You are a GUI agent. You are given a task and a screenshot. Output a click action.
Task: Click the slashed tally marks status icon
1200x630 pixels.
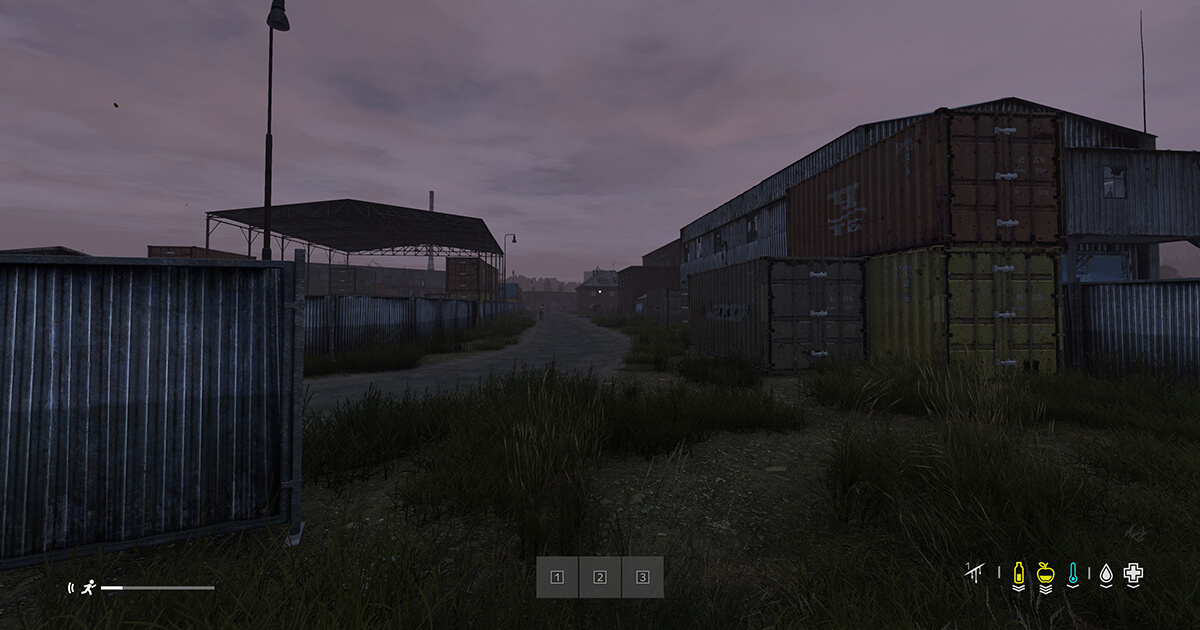[975, 572]
